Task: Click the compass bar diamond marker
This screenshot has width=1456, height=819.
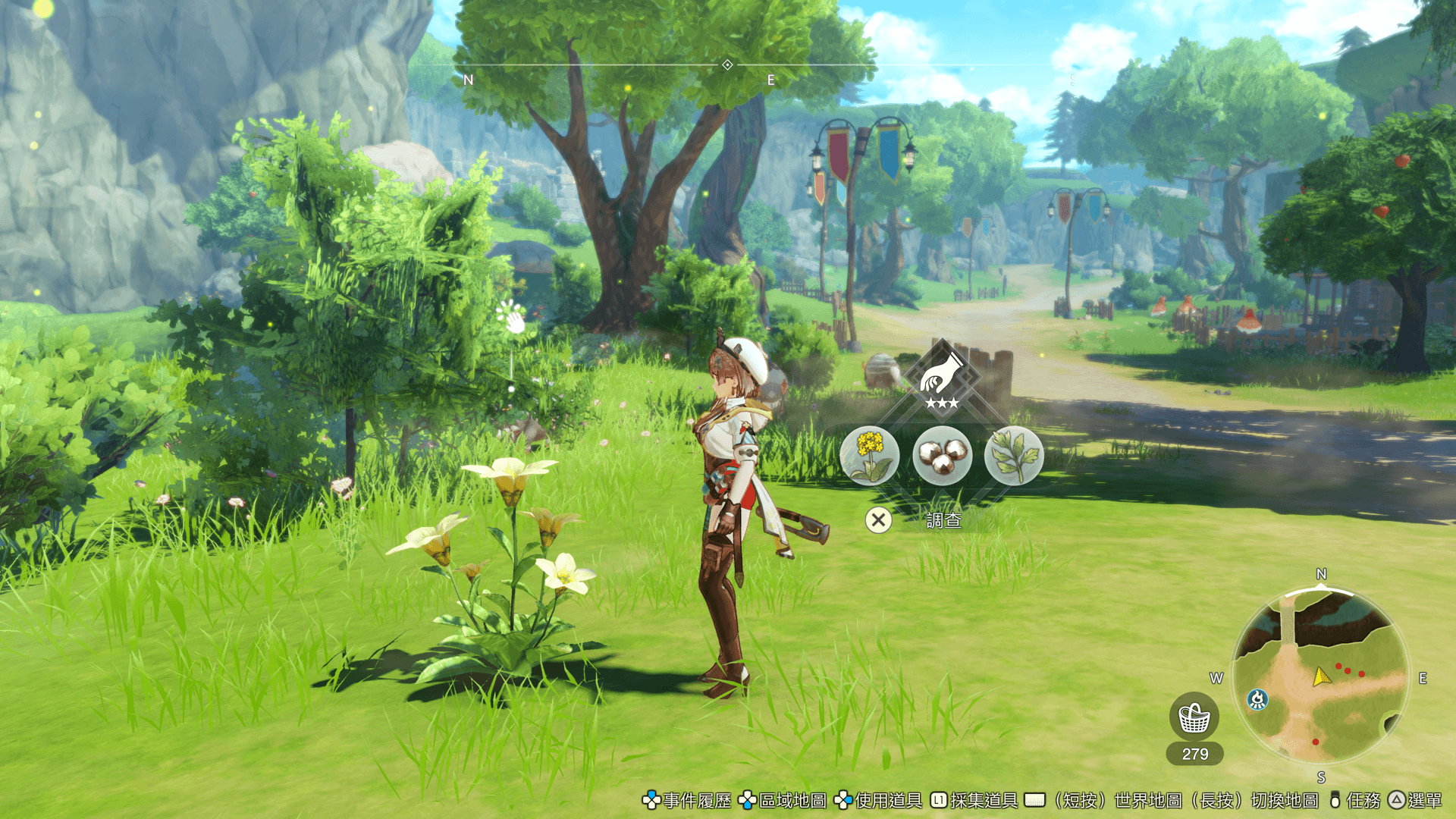Action: pos(727,65)
